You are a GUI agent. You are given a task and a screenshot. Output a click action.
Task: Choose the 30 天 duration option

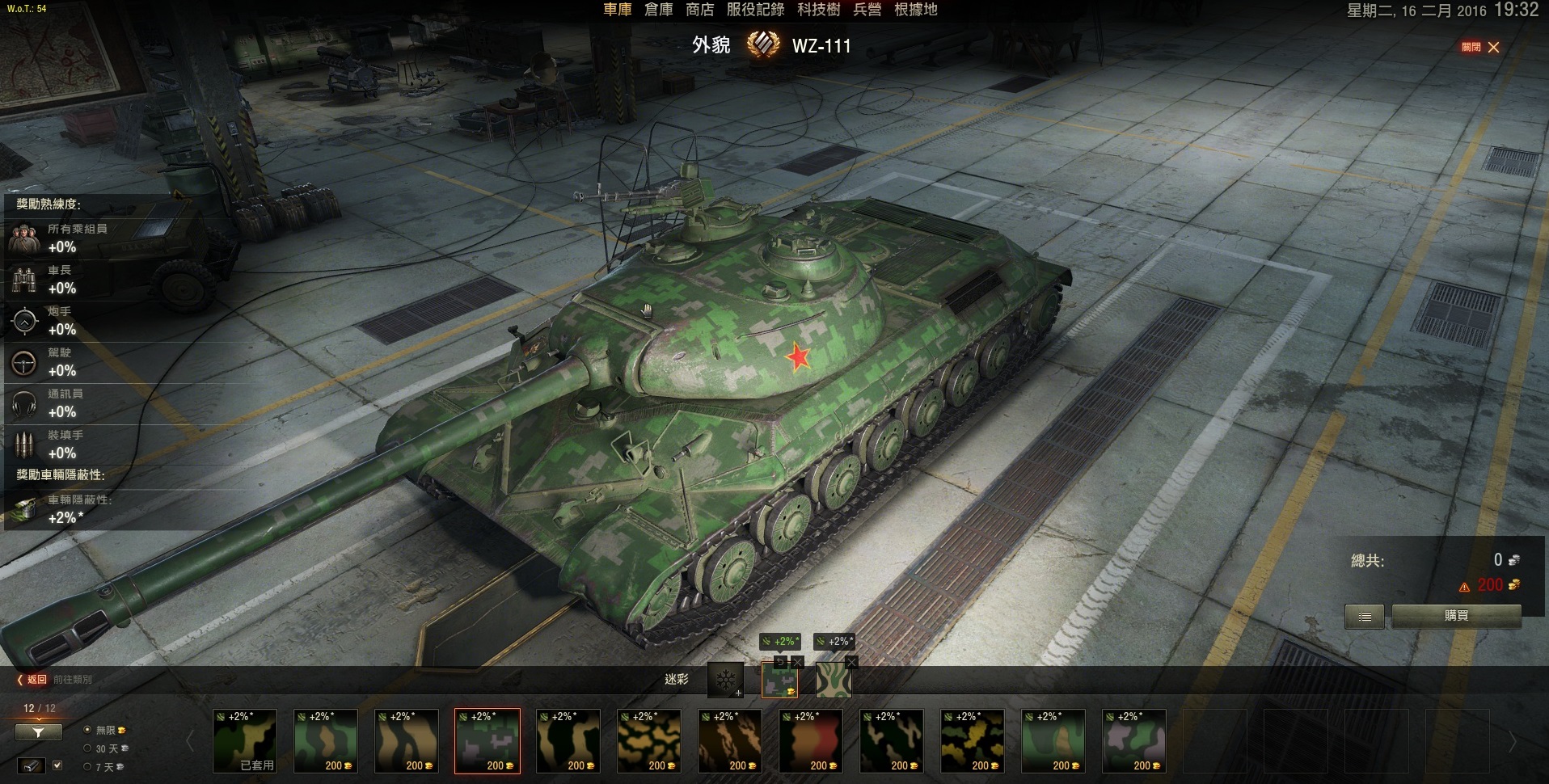(87, 748)
